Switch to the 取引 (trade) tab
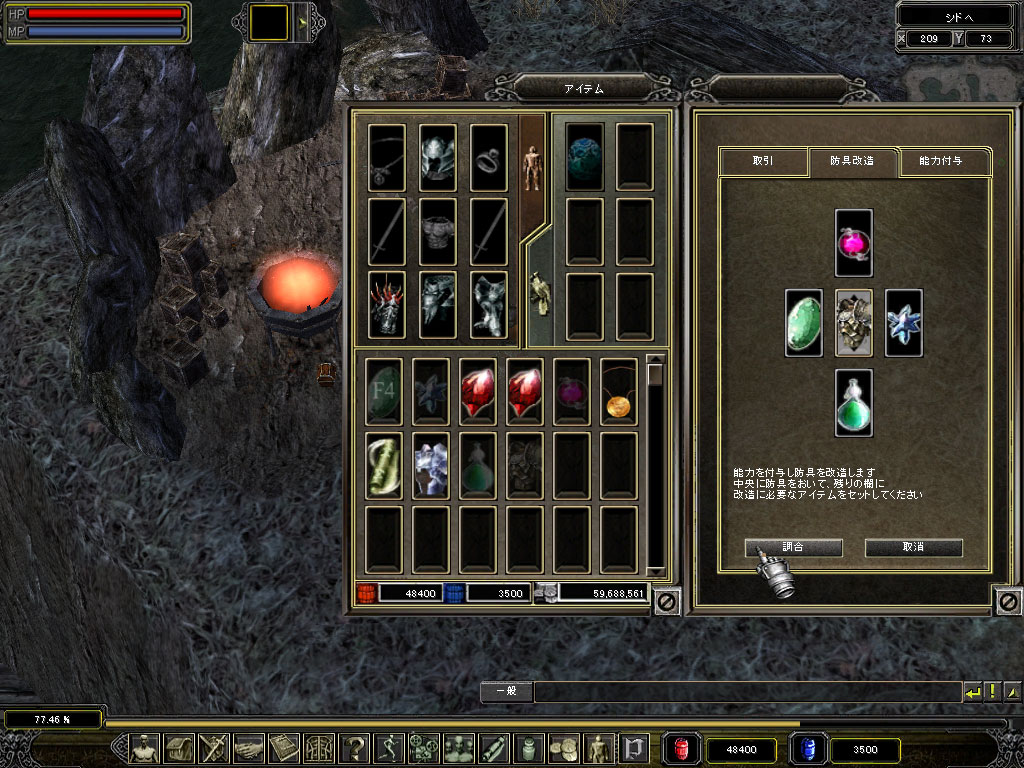The image size is (1024, 768). 762,161
